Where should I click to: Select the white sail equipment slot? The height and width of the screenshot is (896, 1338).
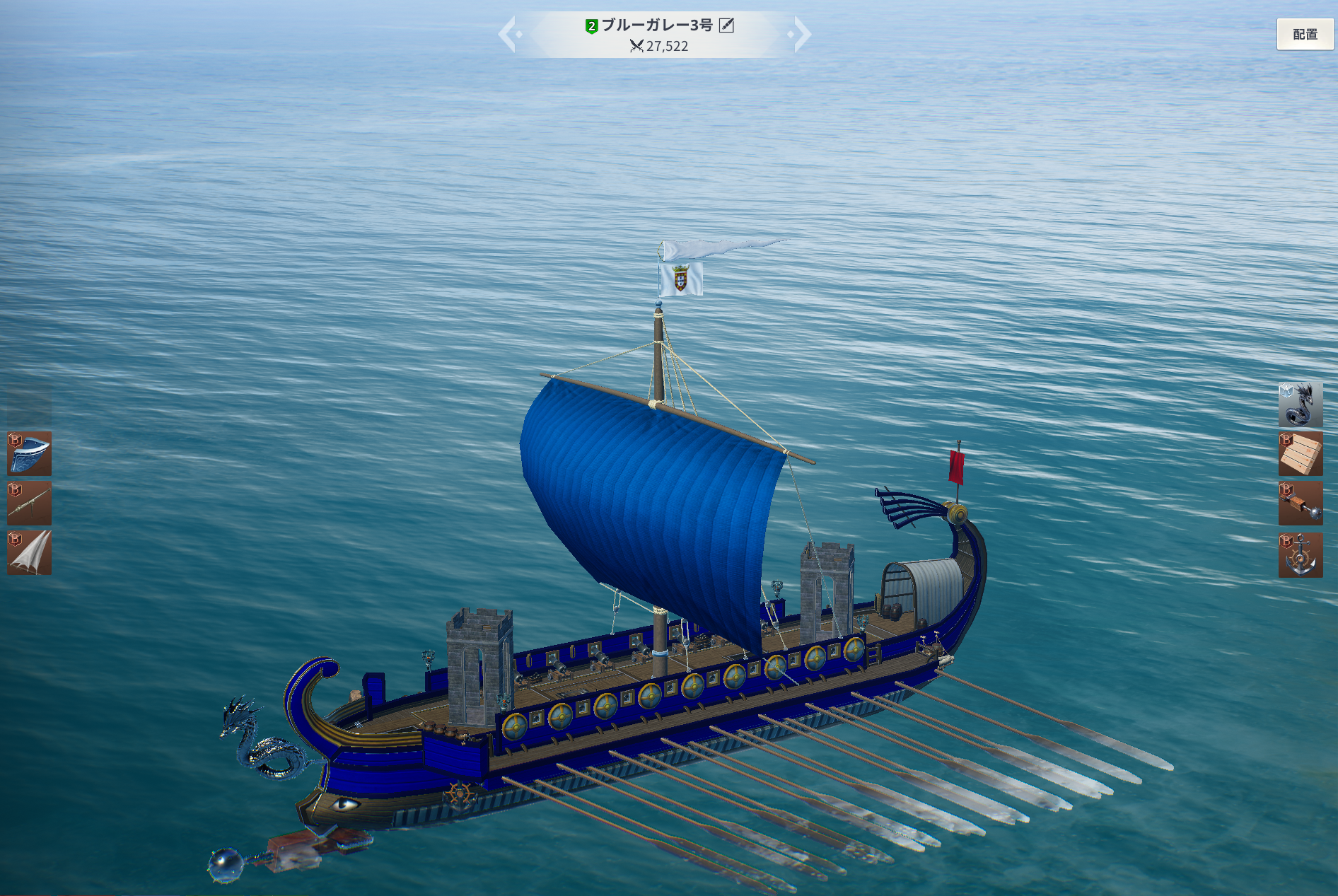point(30,552)
